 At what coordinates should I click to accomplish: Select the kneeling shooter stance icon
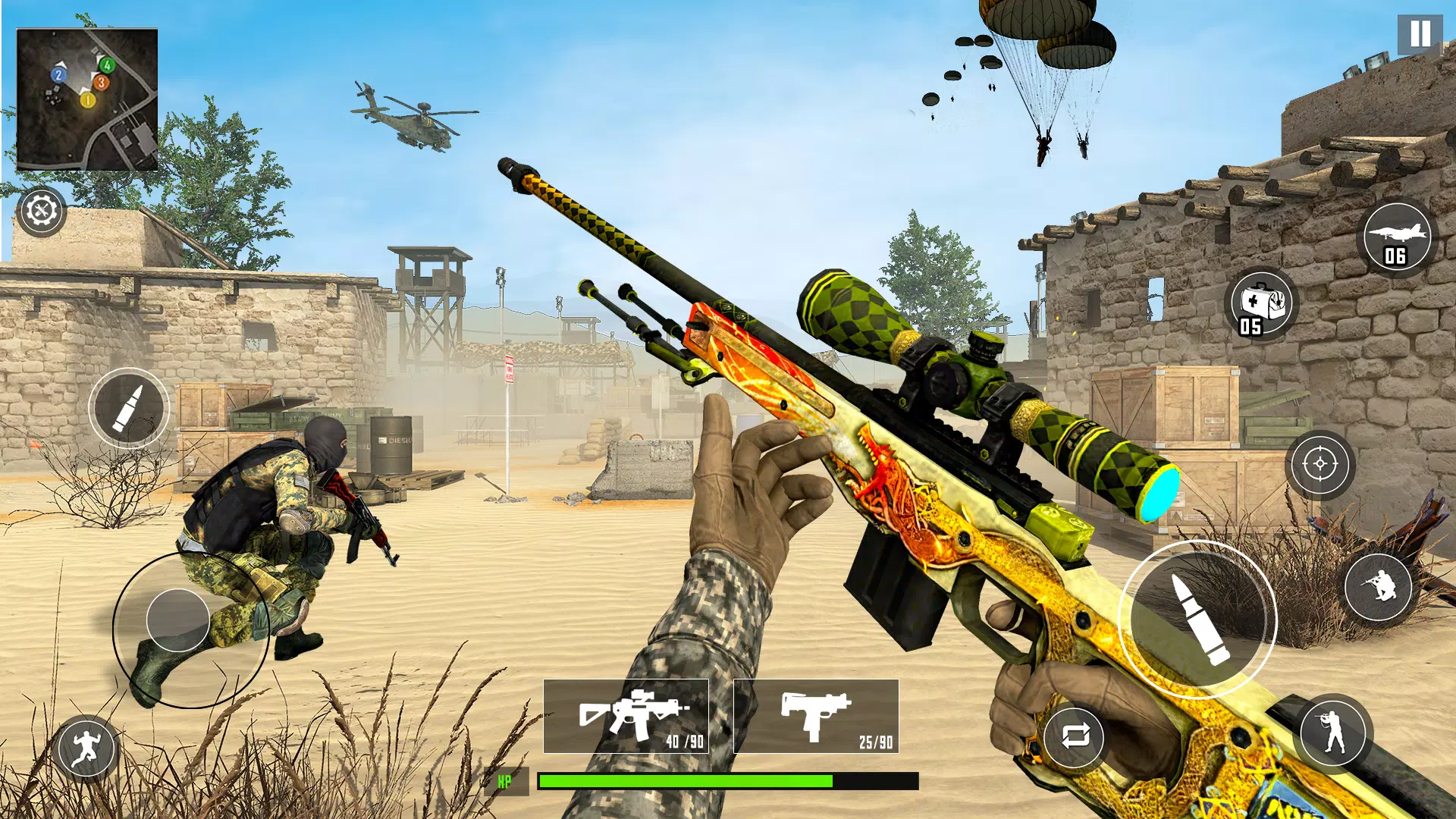pyautogui.click(x=1378, y=585)
